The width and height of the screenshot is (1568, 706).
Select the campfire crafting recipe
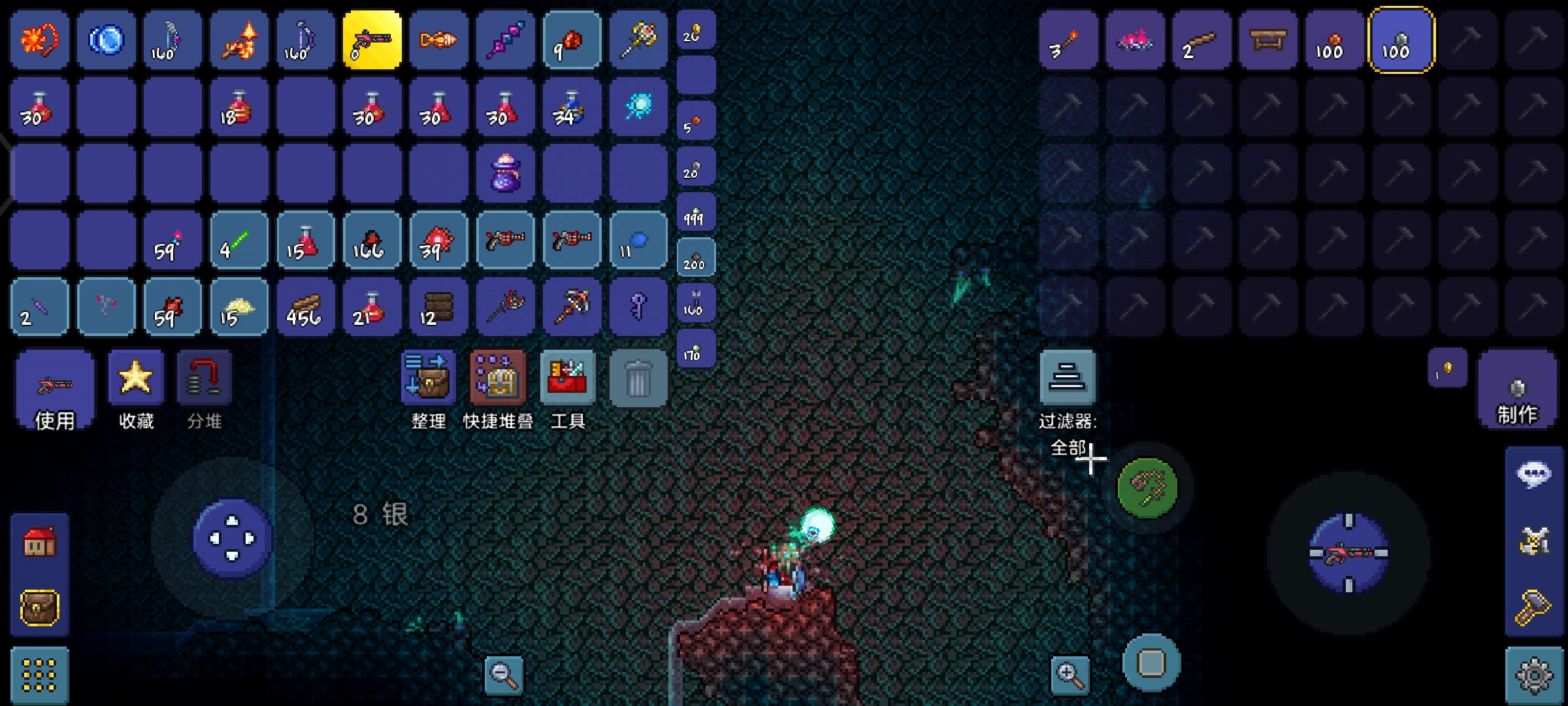click(x=1135, y=41)
